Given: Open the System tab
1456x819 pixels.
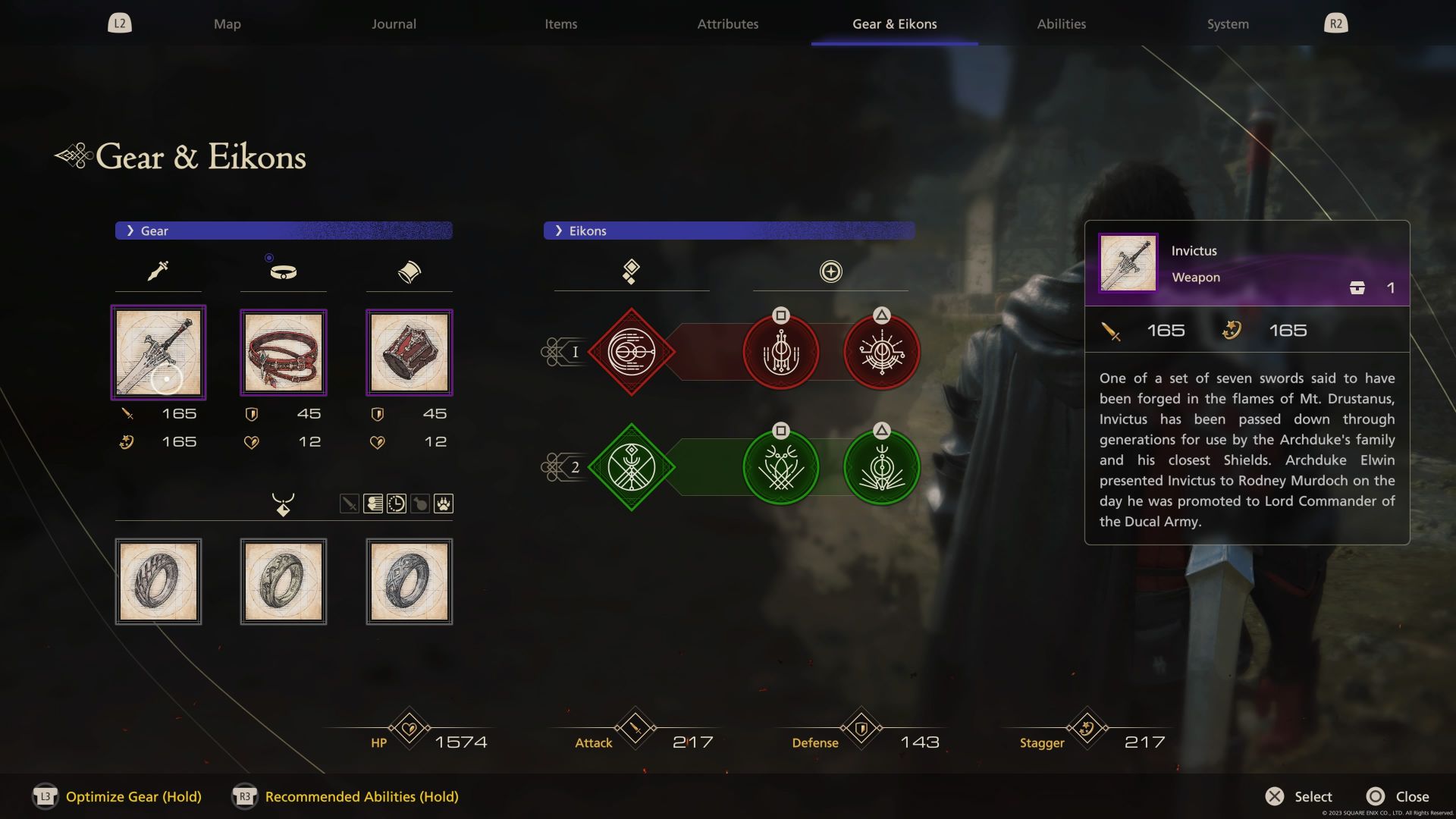Looking at the screenshot, I should [x=1227, y=24].
